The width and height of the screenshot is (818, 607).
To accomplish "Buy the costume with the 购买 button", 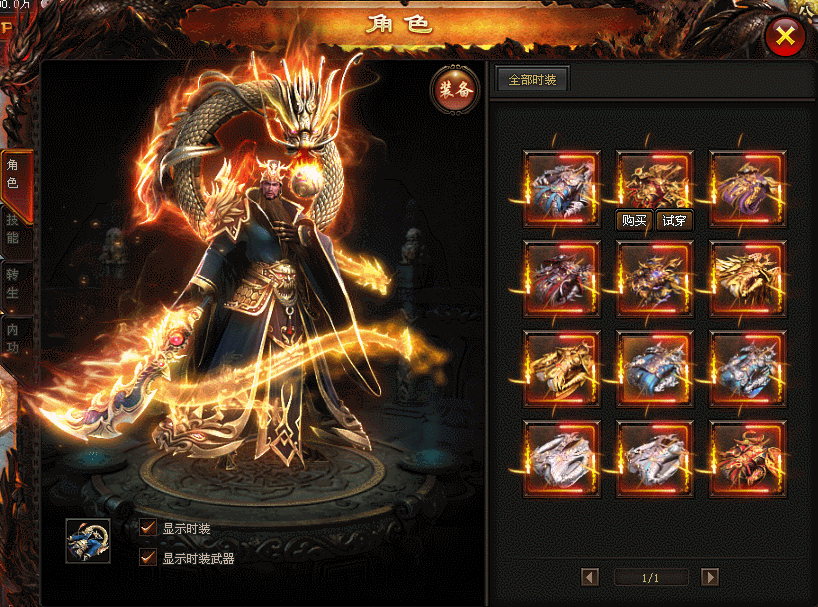I will coord(634,221).
